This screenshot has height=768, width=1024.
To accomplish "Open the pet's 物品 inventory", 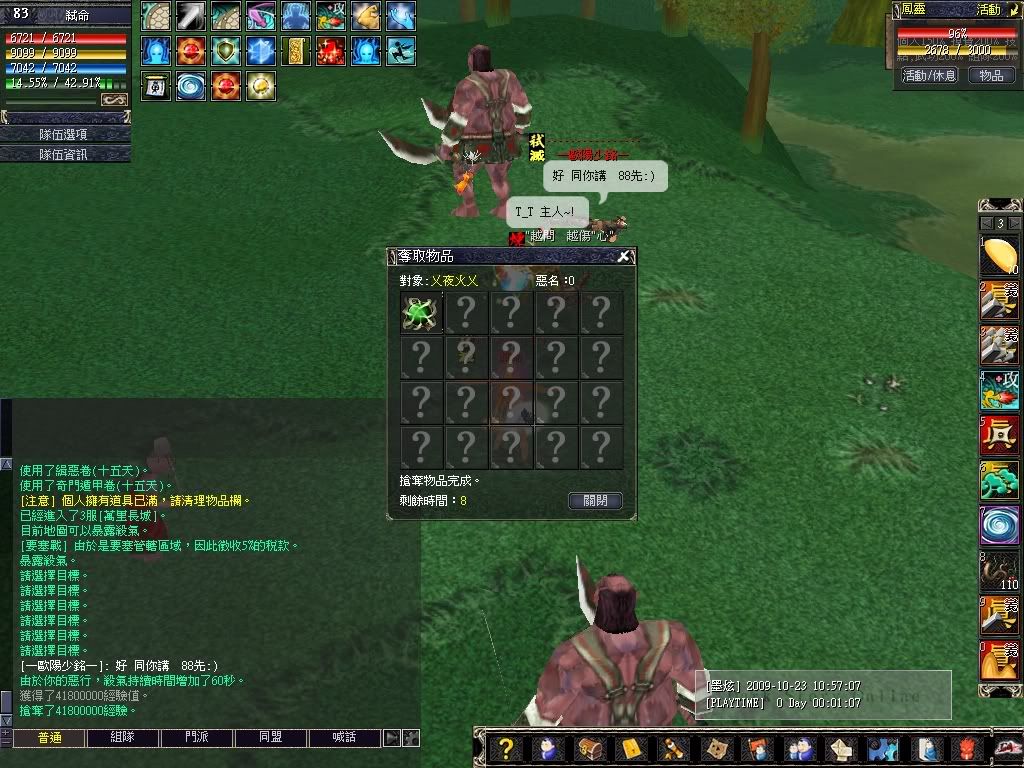I will point(991,75).
